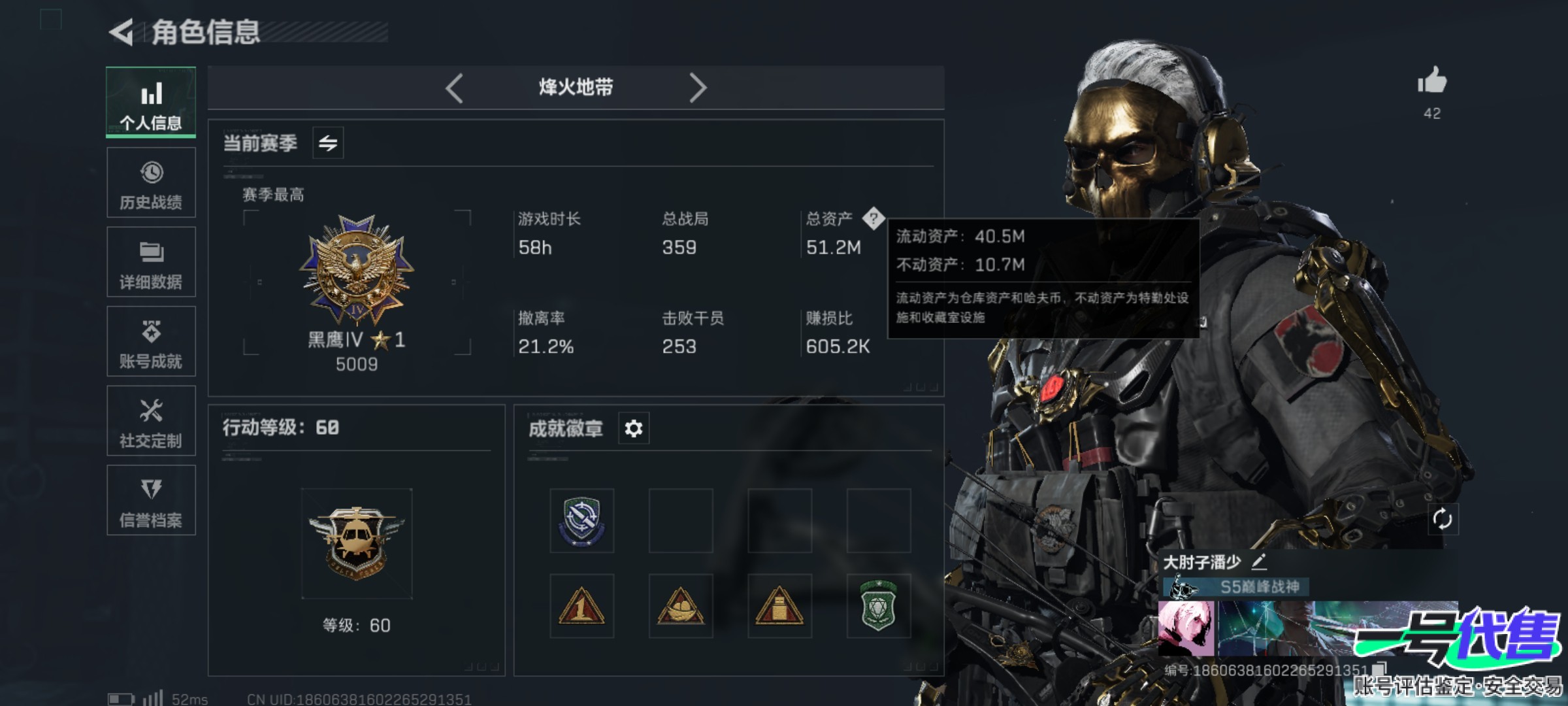Give a thumbs-up like to this player
Image resolution: width=1568 pixels, height=706 pixels.
point(1432,82)
